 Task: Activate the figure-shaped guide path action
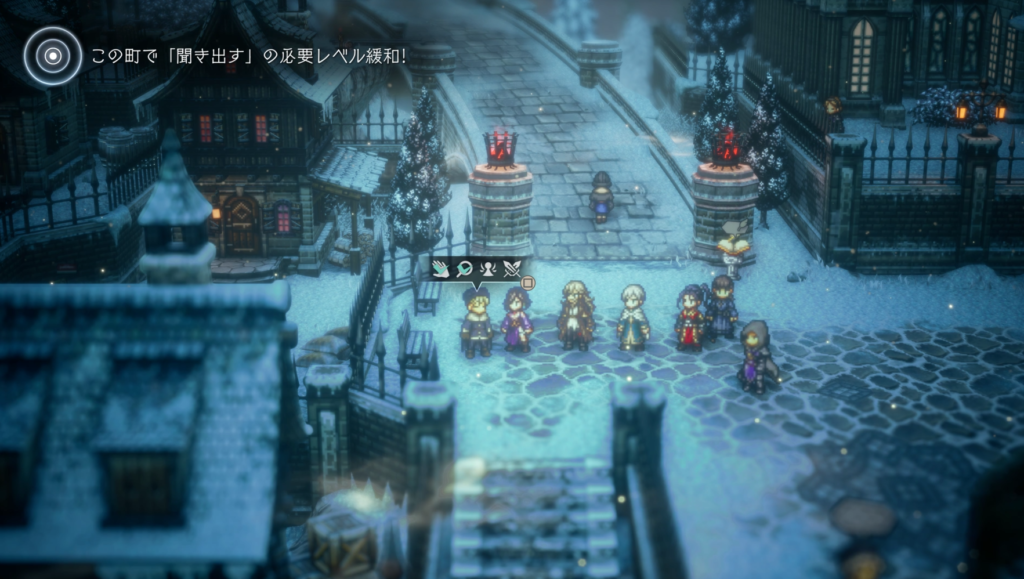[489, 268]
